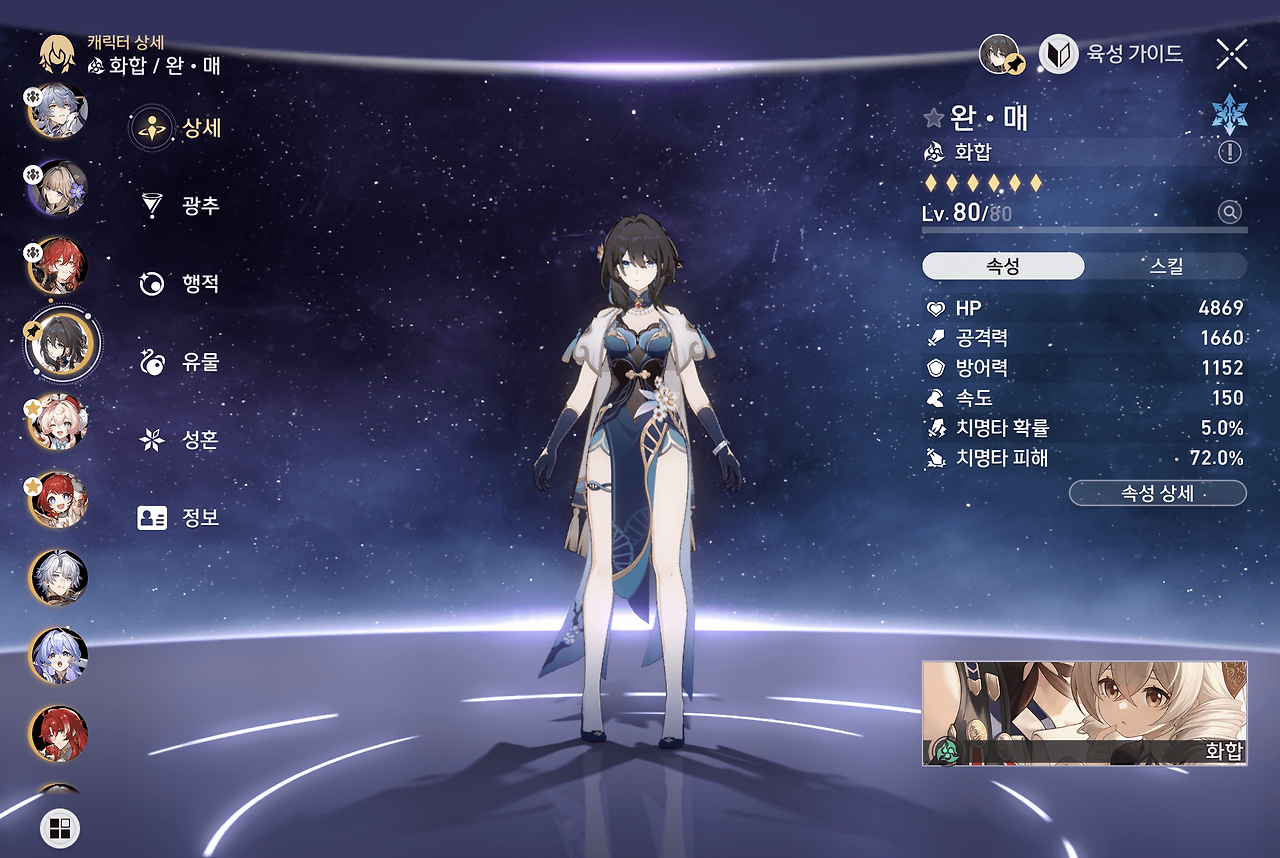Viewport: 1280px width, 858px height.
Task: Click the ice element snowflake icon
Action: [x=1229, y=115]
